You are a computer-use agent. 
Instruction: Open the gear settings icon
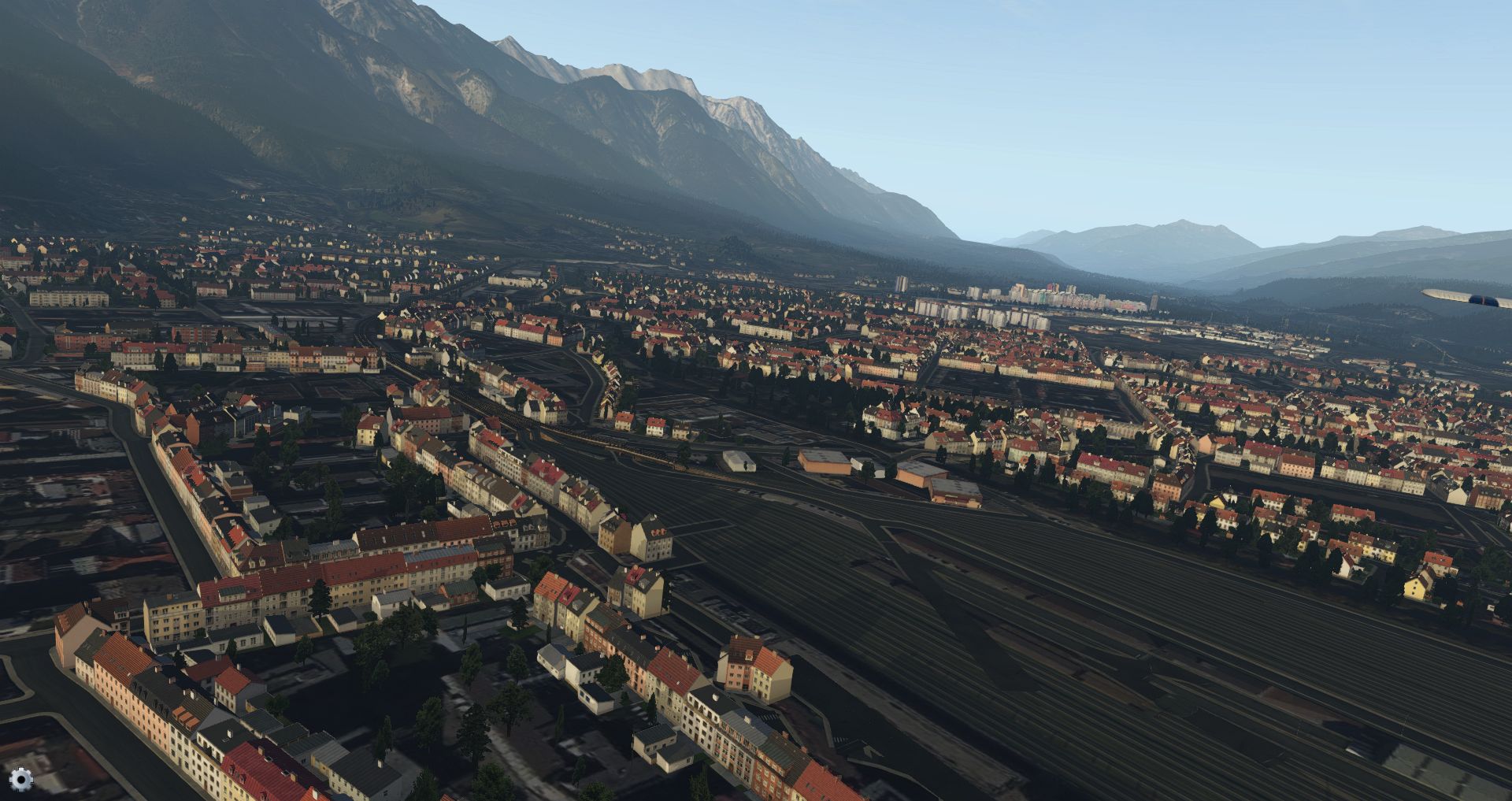click(21, 780)
